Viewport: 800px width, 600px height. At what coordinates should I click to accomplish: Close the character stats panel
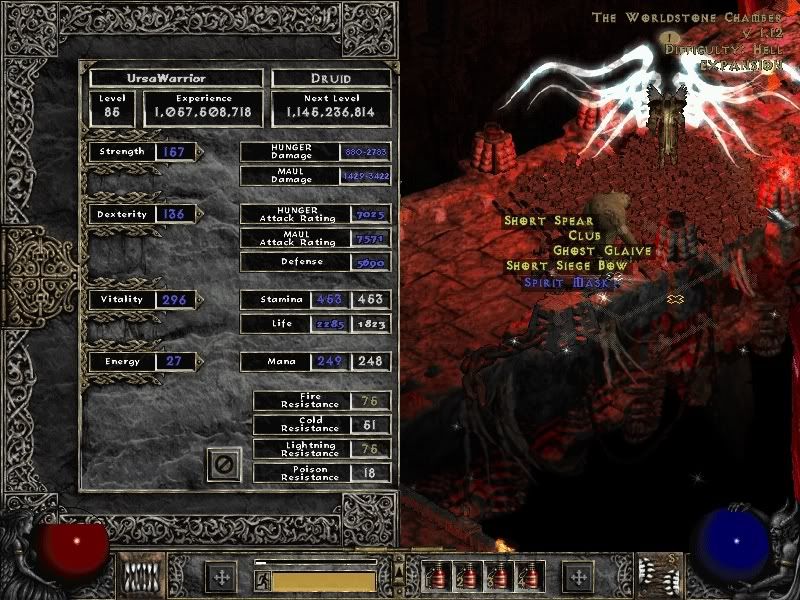click(x=224, y=464)
